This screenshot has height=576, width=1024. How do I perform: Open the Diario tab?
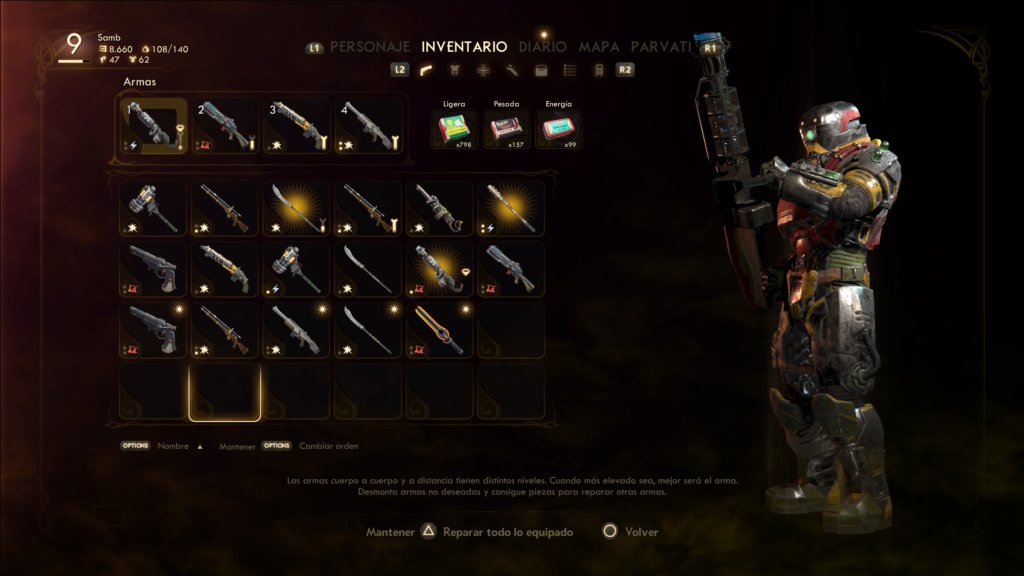click(x=542, y=46)
